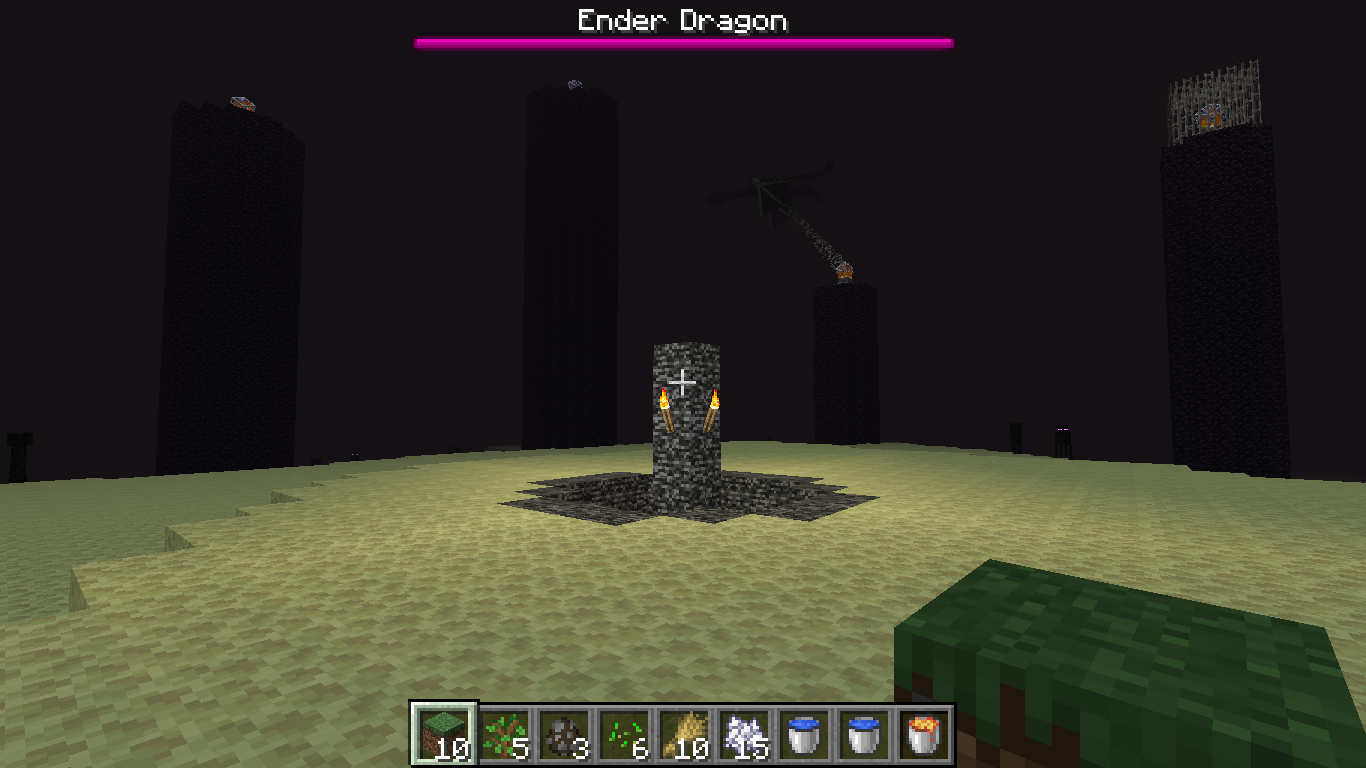Click the end crystal atop the leftmost obsidian pillar
Screen dimensions: 1366x768
pyautogui.click(x=241, y=104)
